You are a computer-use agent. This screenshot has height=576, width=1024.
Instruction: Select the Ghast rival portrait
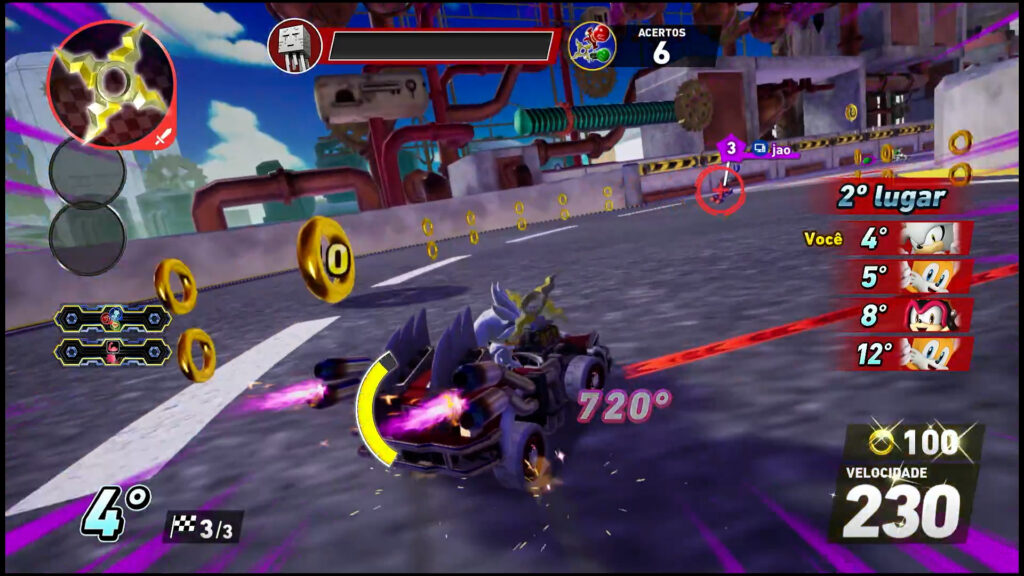(x=294, y=46)
